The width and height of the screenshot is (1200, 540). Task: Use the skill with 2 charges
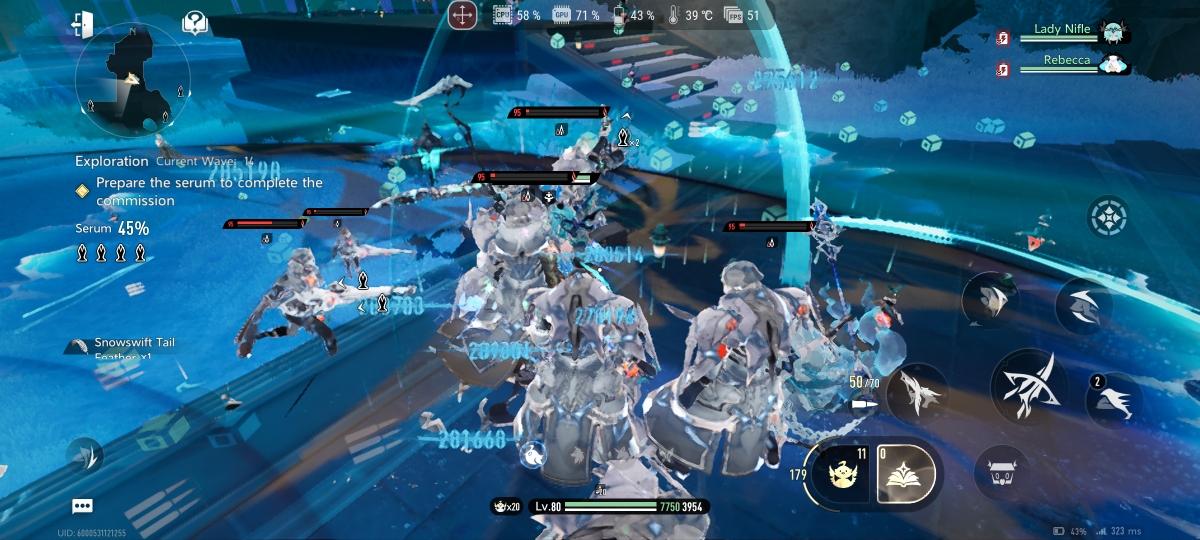point(1114,400)
